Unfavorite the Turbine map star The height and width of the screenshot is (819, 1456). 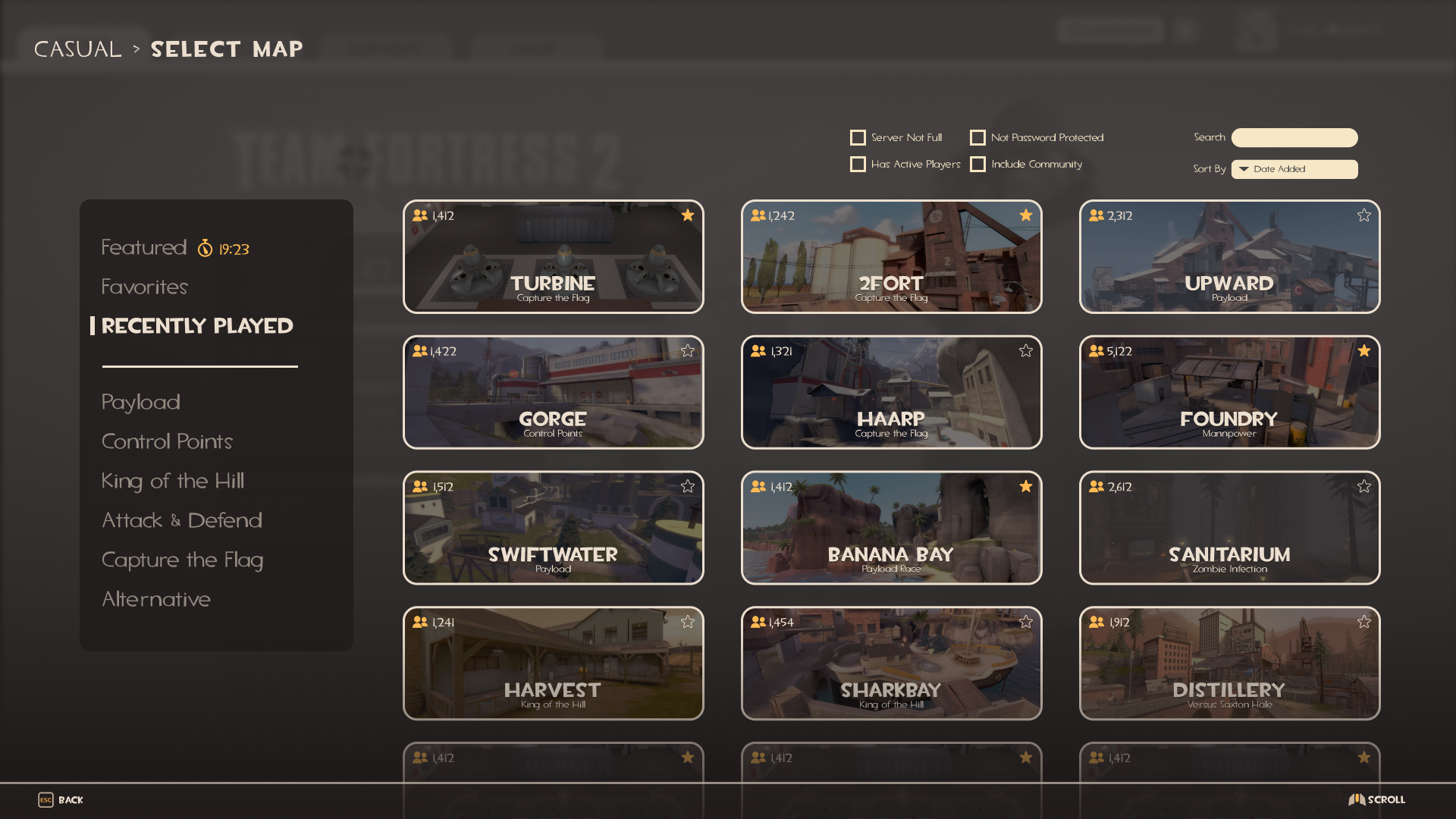click(x=688, y=215)
